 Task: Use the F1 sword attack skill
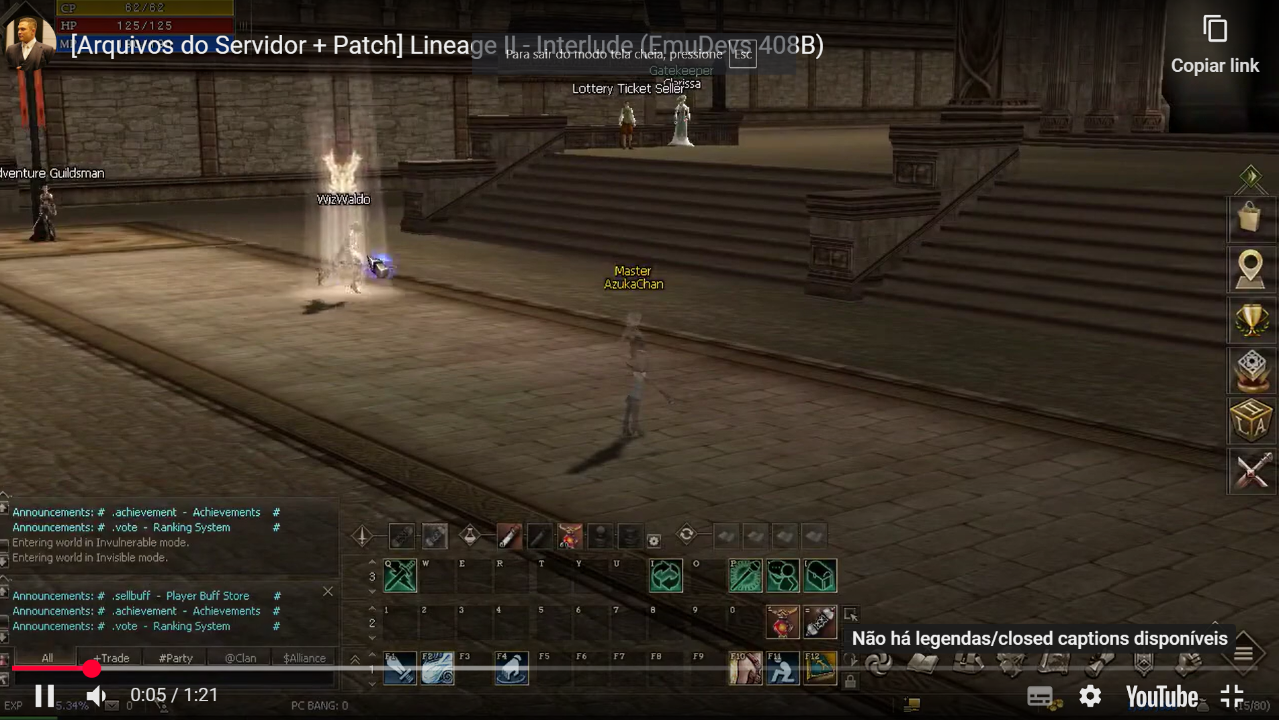click(x=400, y=668)
